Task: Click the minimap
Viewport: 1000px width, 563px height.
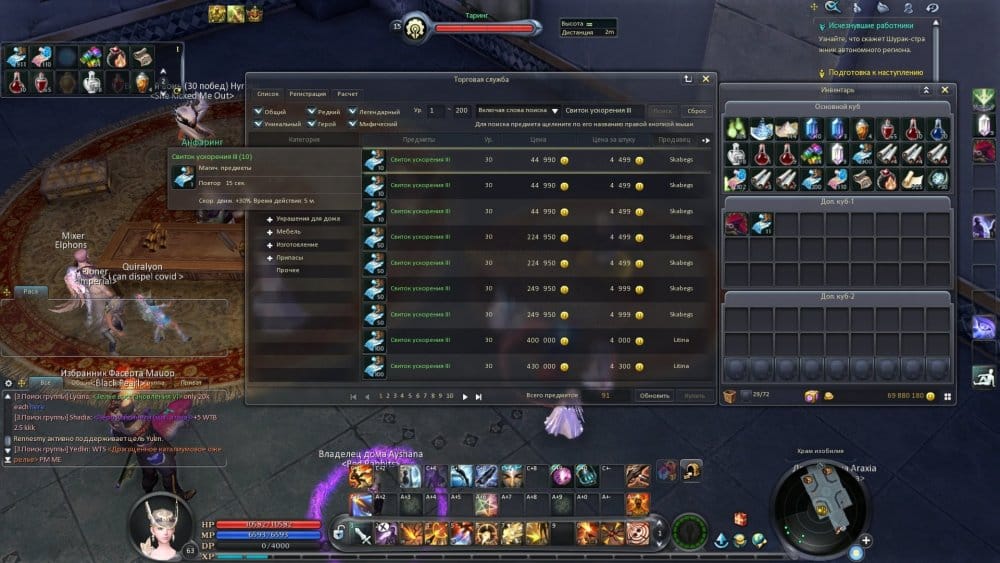Action: pyautogui.click(x=819, y=500)
